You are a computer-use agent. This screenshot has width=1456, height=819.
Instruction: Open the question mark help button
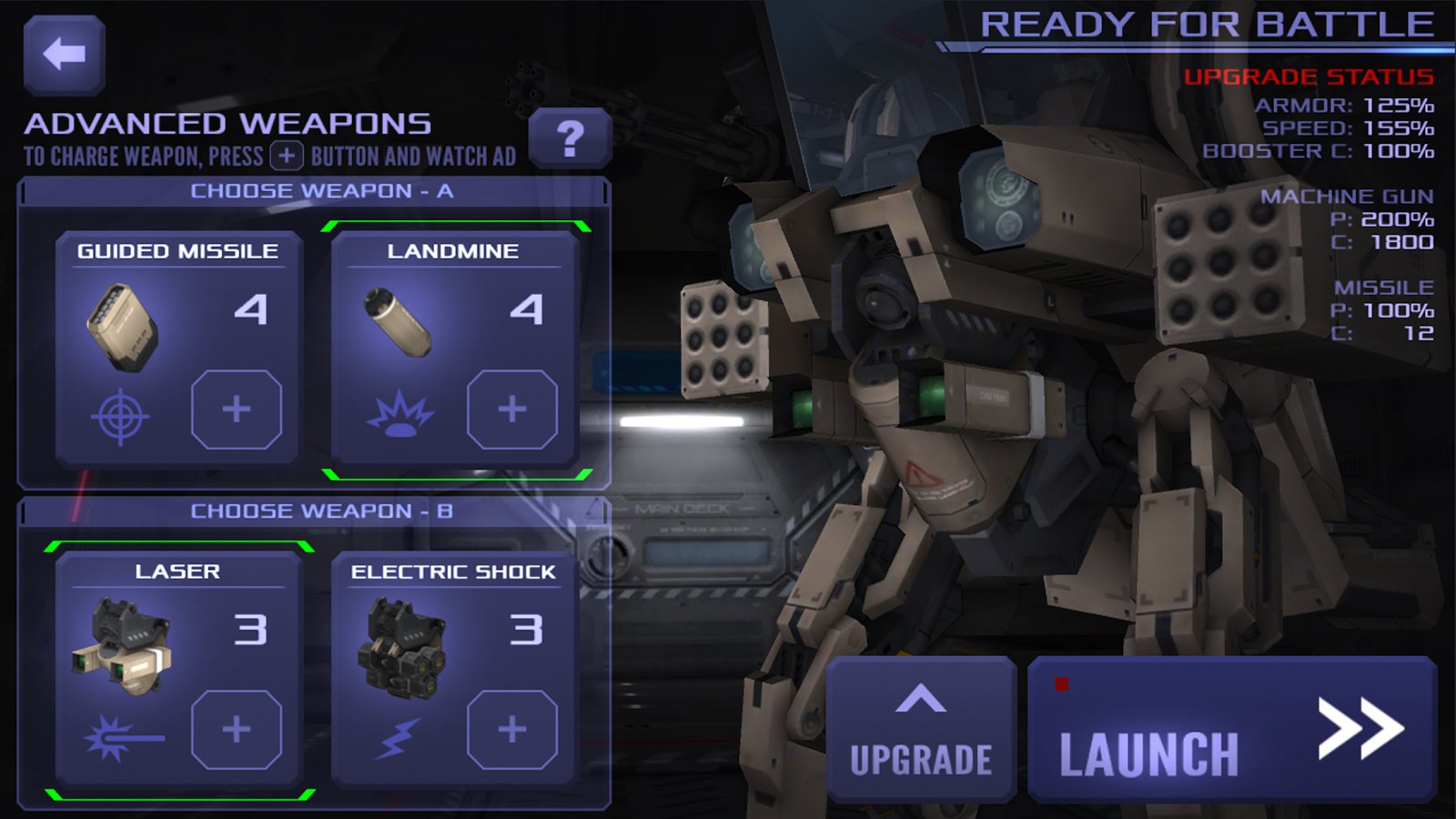click(570, 138)
